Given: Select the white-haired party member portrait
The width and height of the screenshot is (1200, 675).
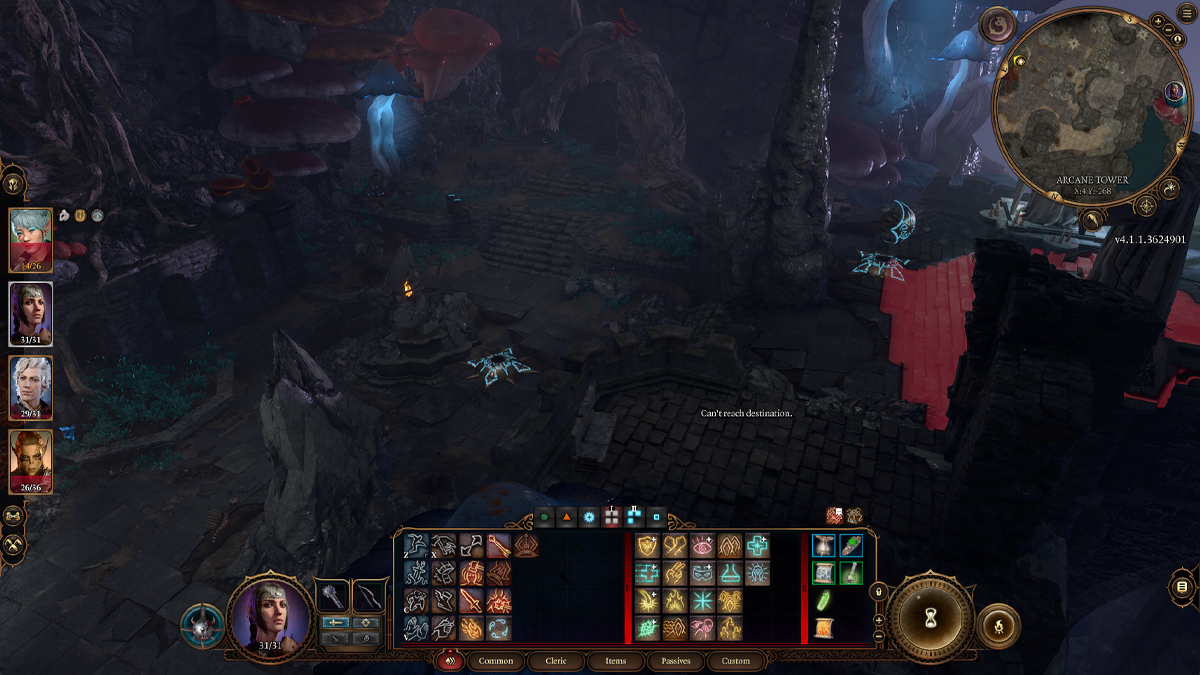Looking at the screenshot, I should click(30, 388).
